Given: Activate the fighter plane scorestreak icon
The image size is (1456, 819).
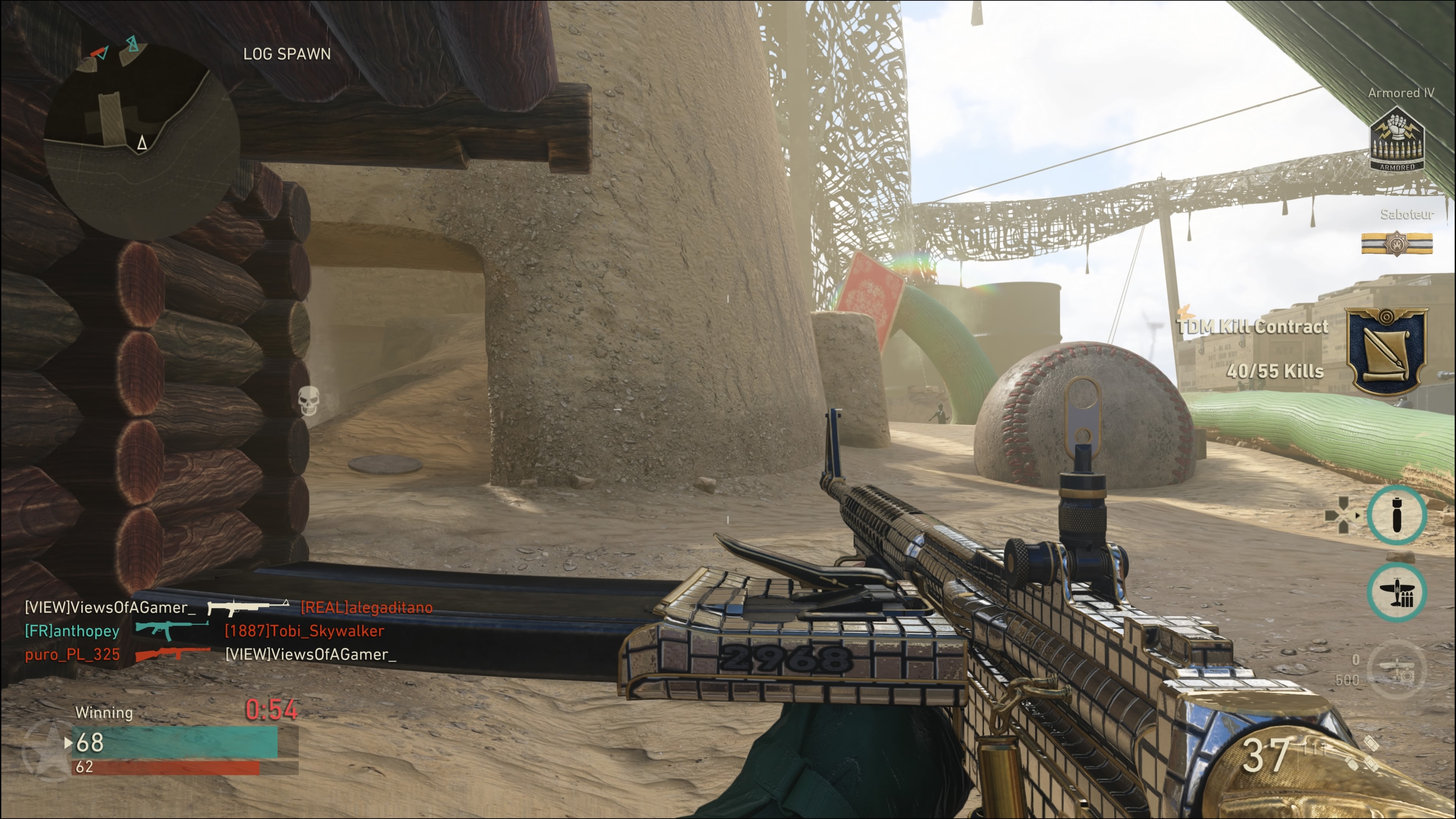Looking at the screenshot, I should pos(1396,592).
